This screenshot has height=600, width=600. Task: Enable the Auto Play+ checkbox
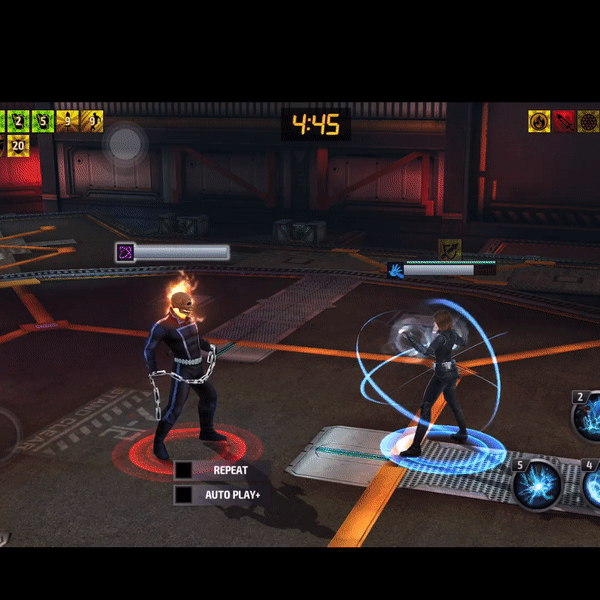coord(183,494)
